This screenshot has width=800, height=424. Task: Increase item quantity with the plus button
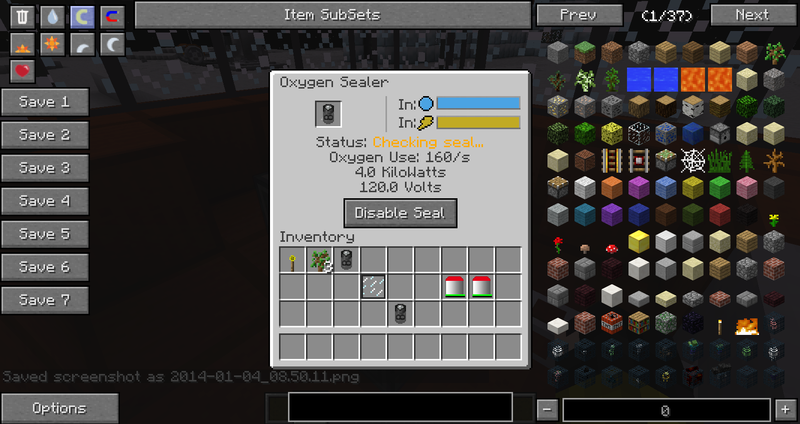point(784,409)
